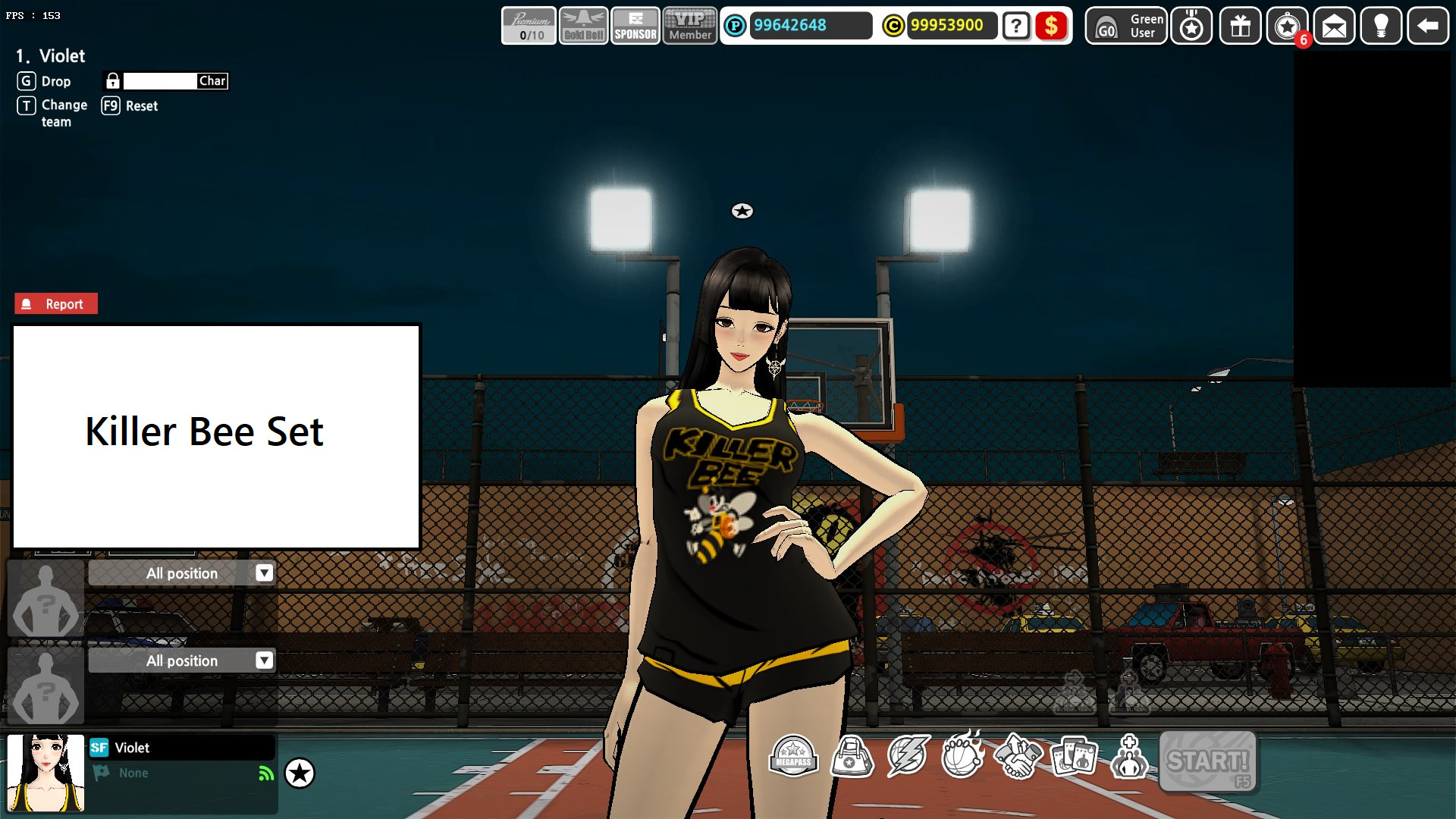Screen dimensions: 1456x819
Task: Open the mailbox envelope icon
Action: [1333, 27]
